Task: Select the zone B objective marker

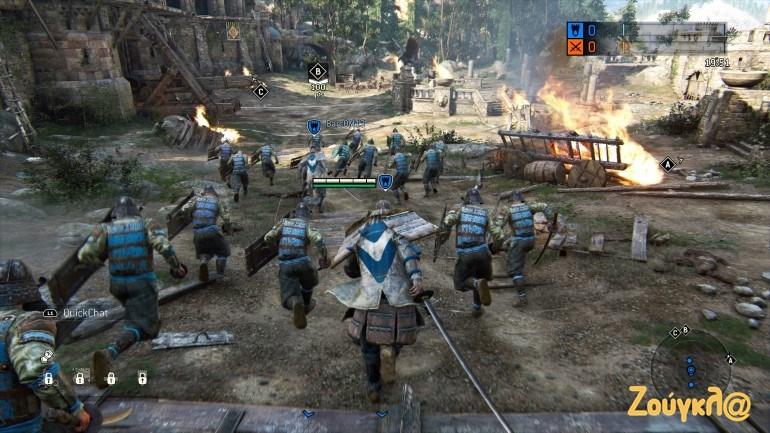Action: [318, 71]
